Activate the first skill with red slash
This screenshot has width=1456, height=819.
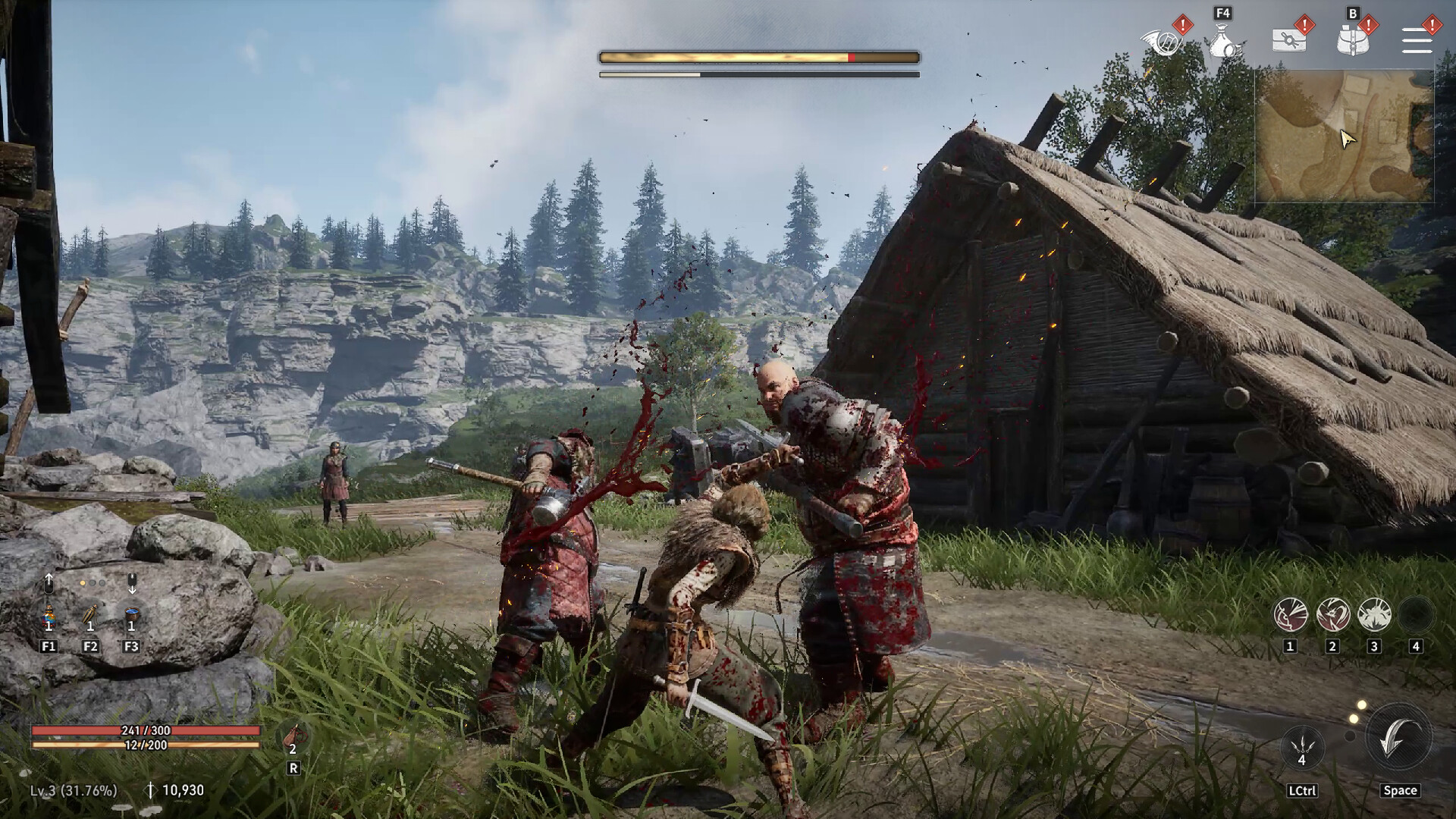(x=1290, y=614)
